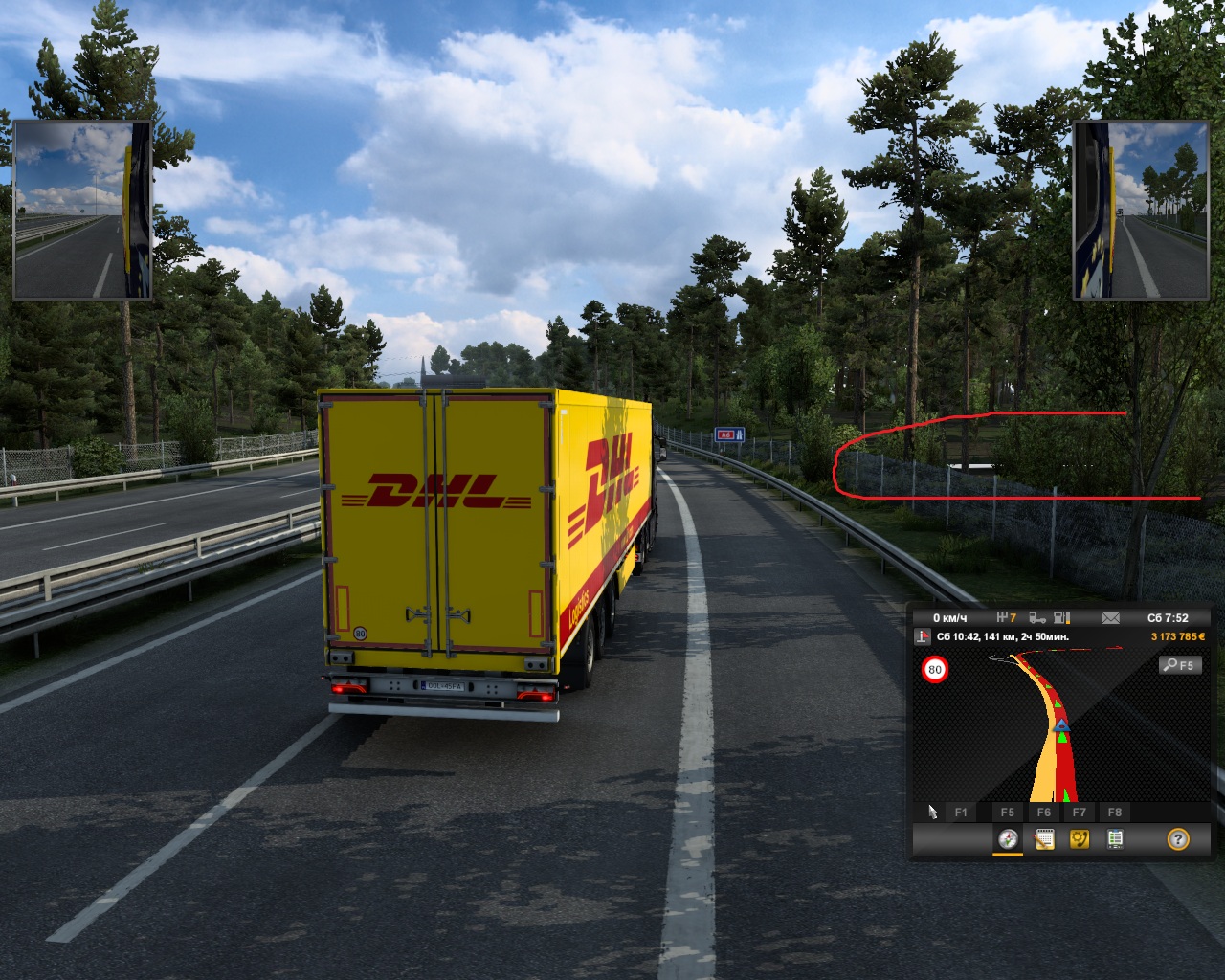Click the truck damage indicator icon

(x=1036, y=618)
